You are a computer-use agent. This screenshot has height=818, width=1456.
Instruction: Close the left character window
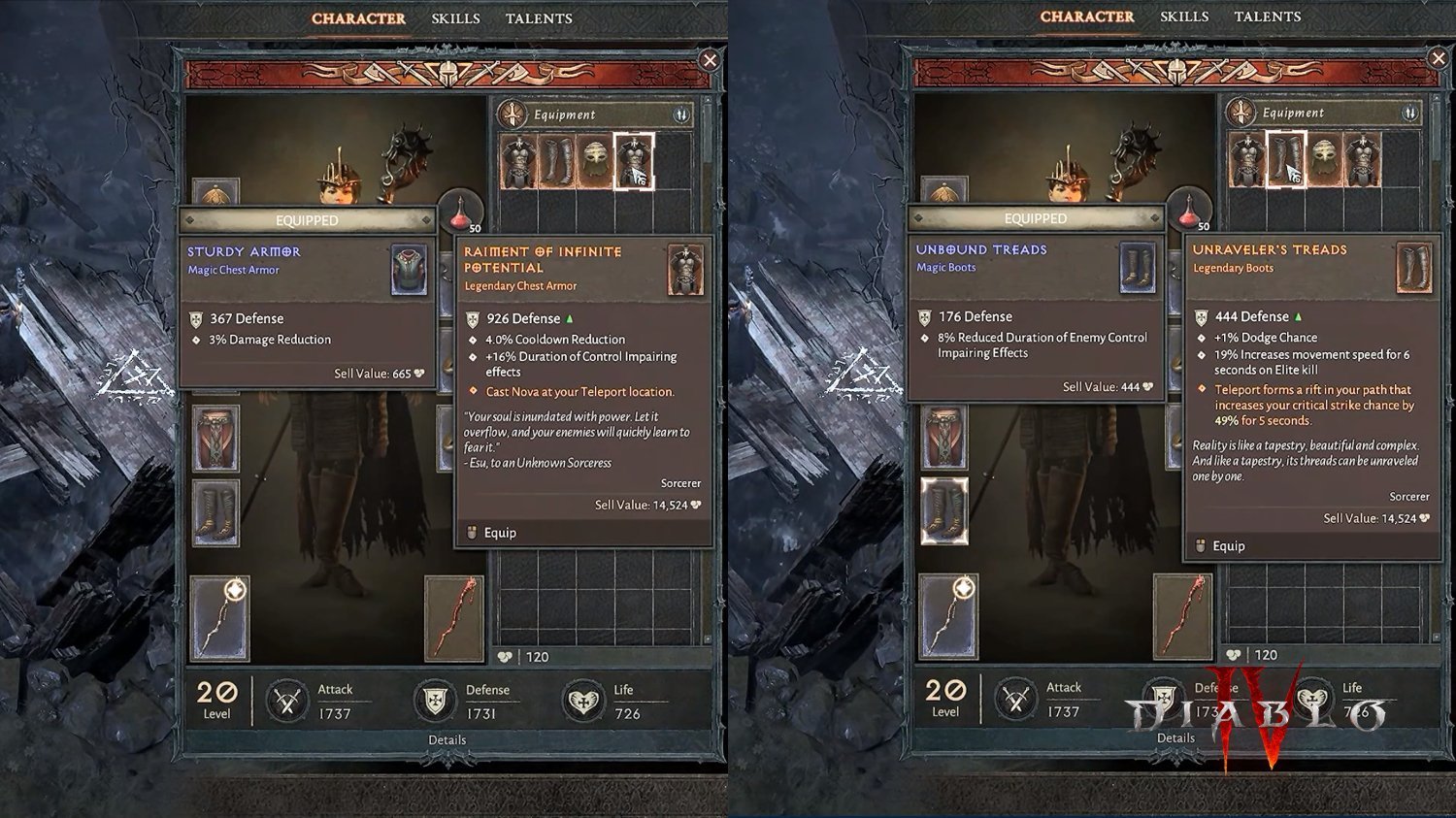pos(710,60)
